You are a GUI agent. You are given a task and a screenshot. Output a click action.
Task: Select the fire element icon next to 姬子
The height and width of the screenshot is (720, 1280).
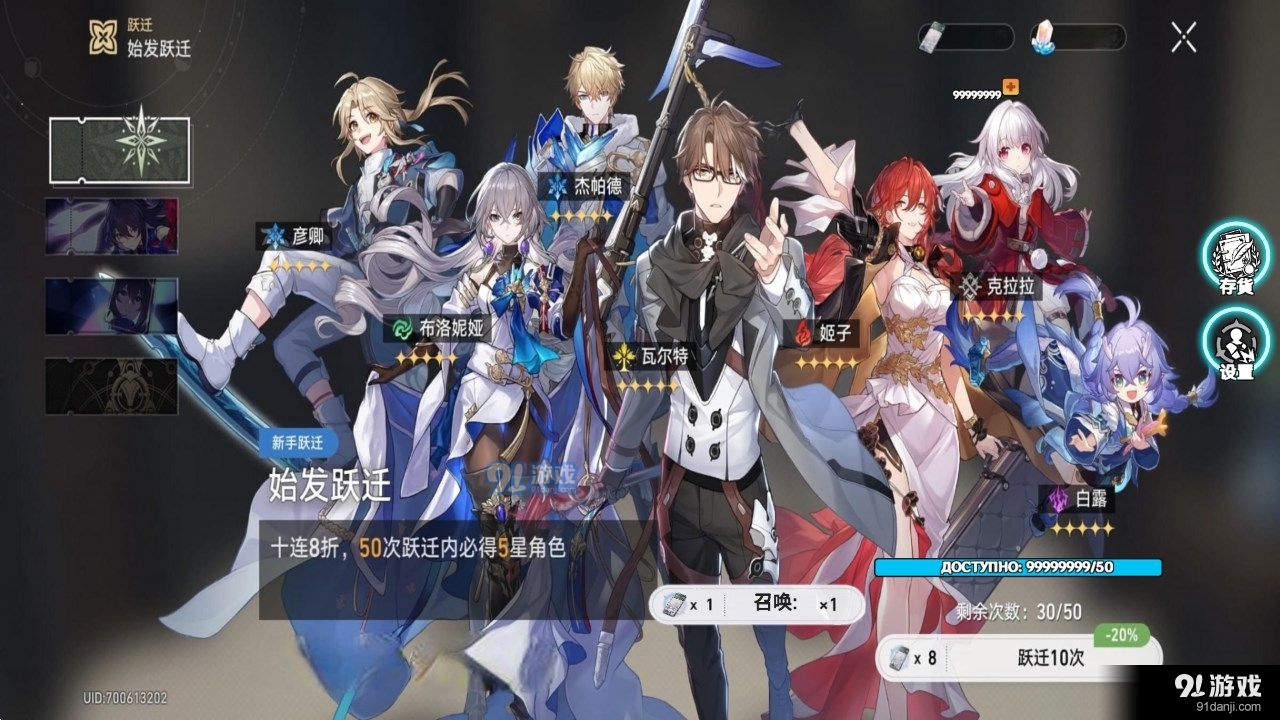click(x=805, y=331)
